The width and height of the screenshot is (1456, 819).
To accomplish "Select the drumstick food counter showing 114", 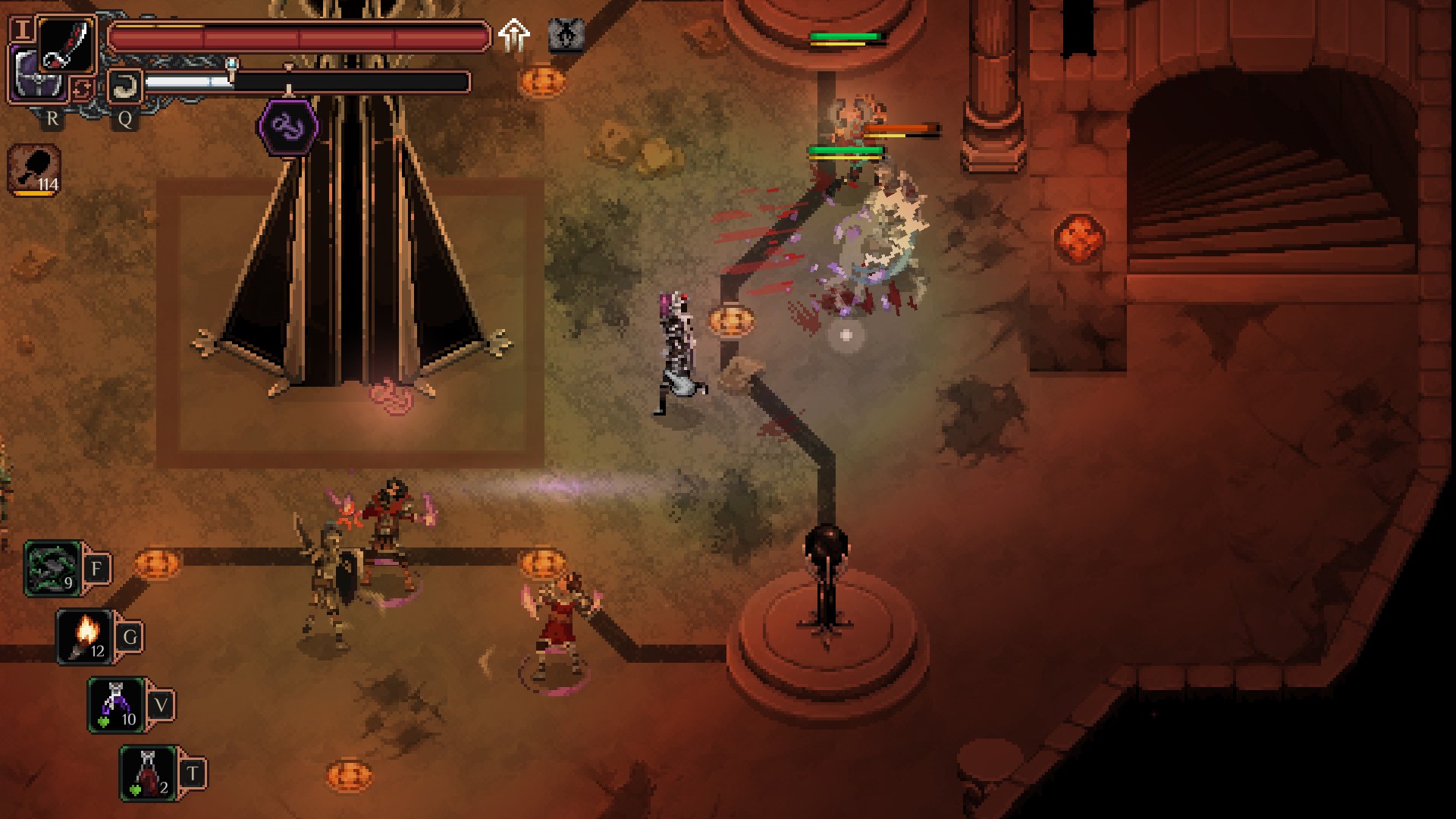I will [x=35, y=170].
